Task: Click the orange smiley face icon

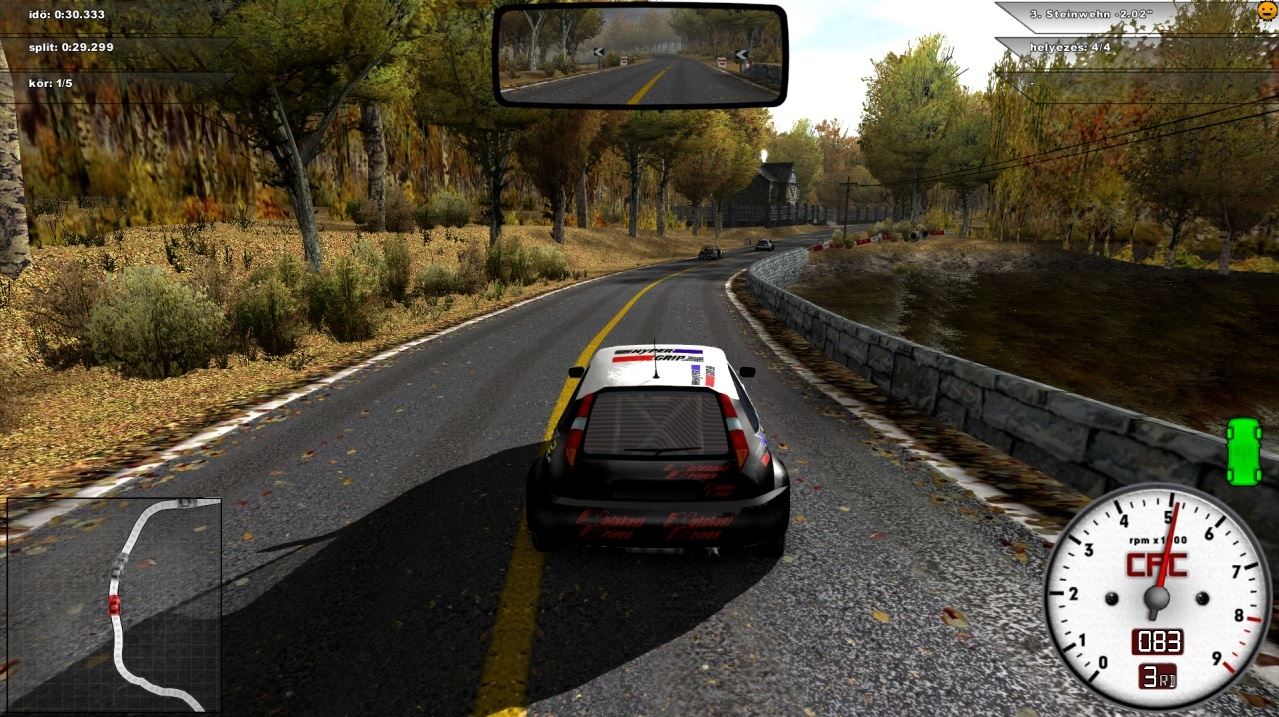Action: (x=1267, y=12)
